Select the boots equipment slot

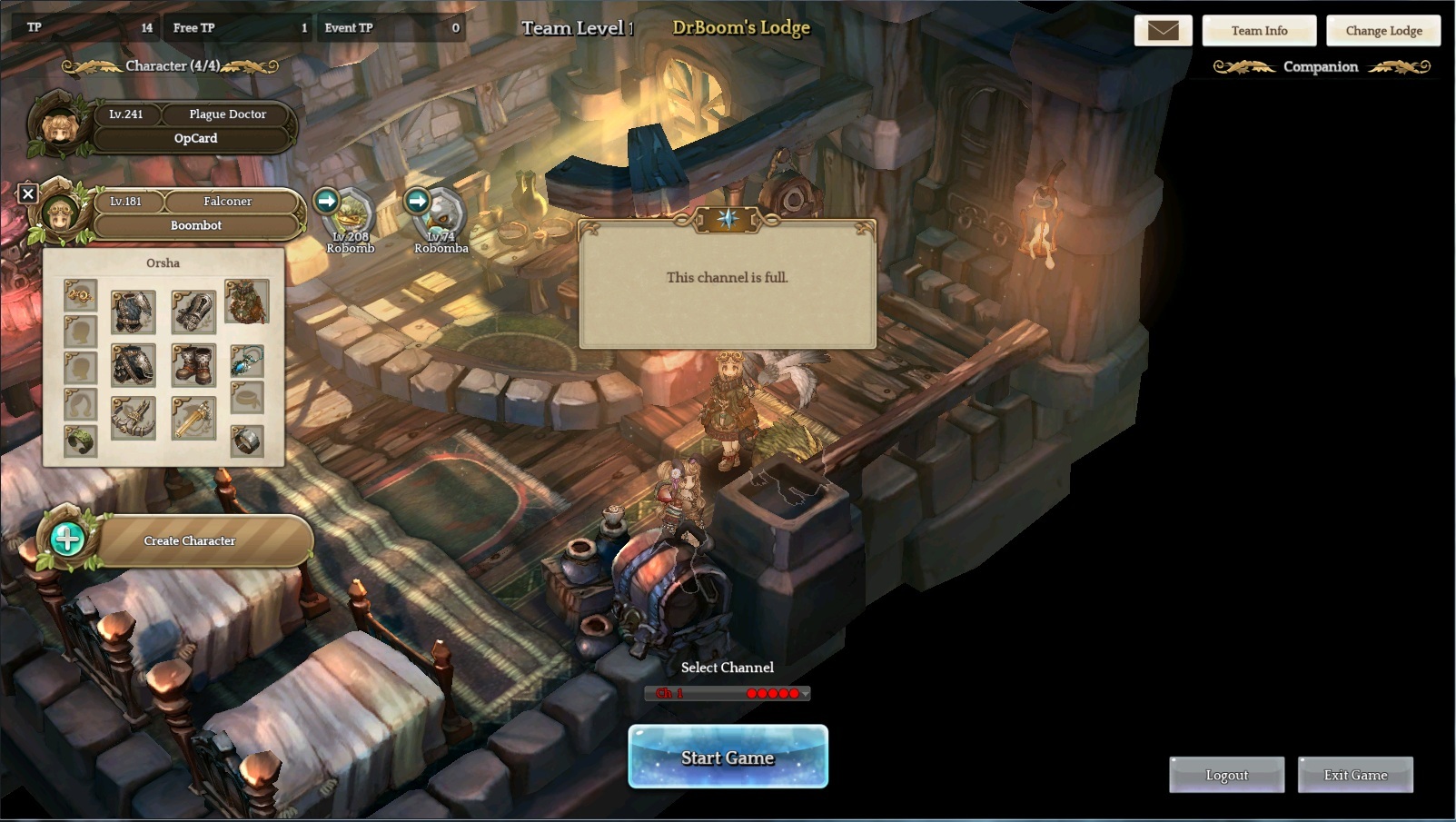coord(193,365)
